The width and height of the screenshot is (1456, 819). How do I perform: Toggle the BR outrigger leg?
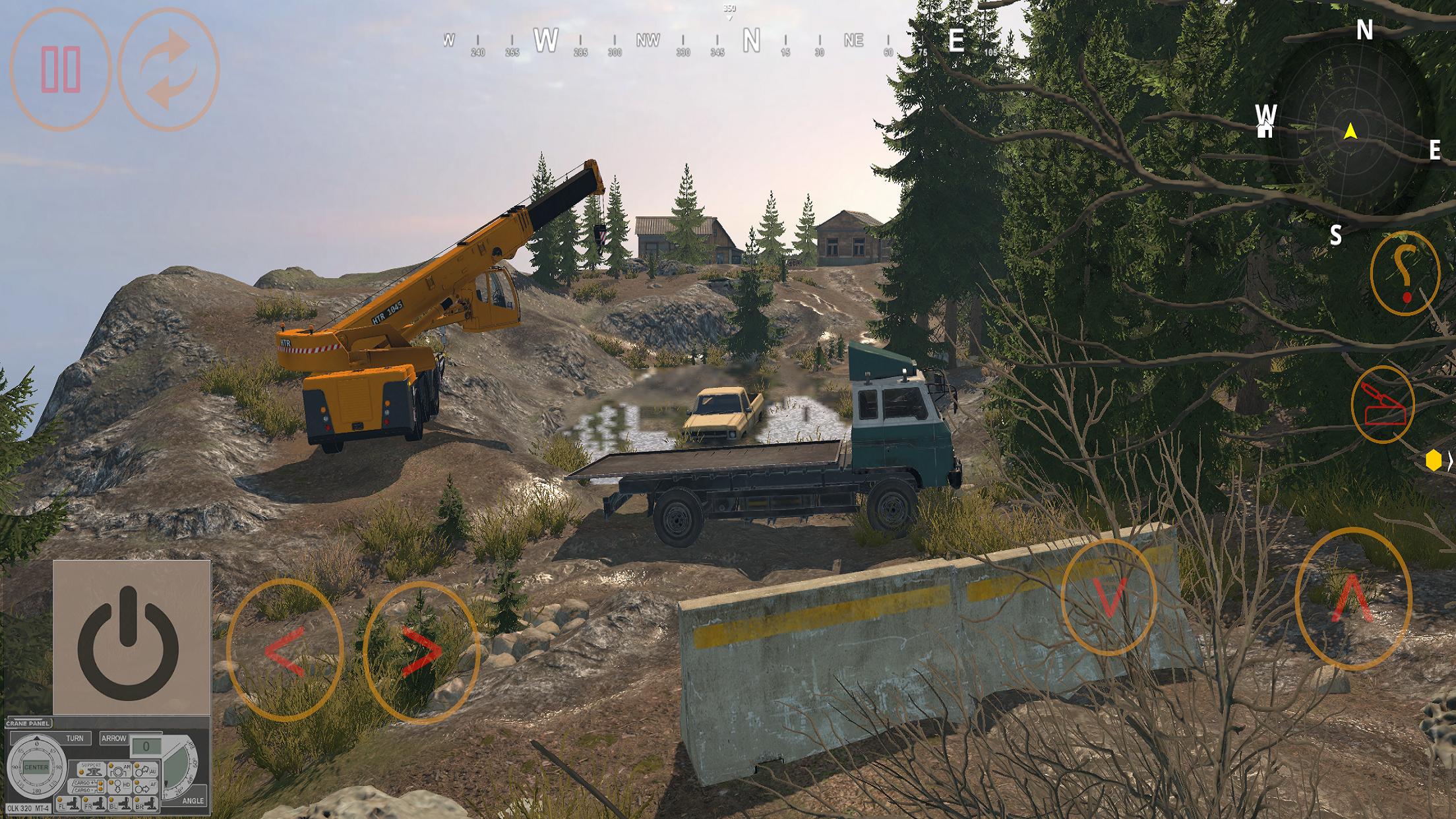pyautogui.click(x=146, y=804)
